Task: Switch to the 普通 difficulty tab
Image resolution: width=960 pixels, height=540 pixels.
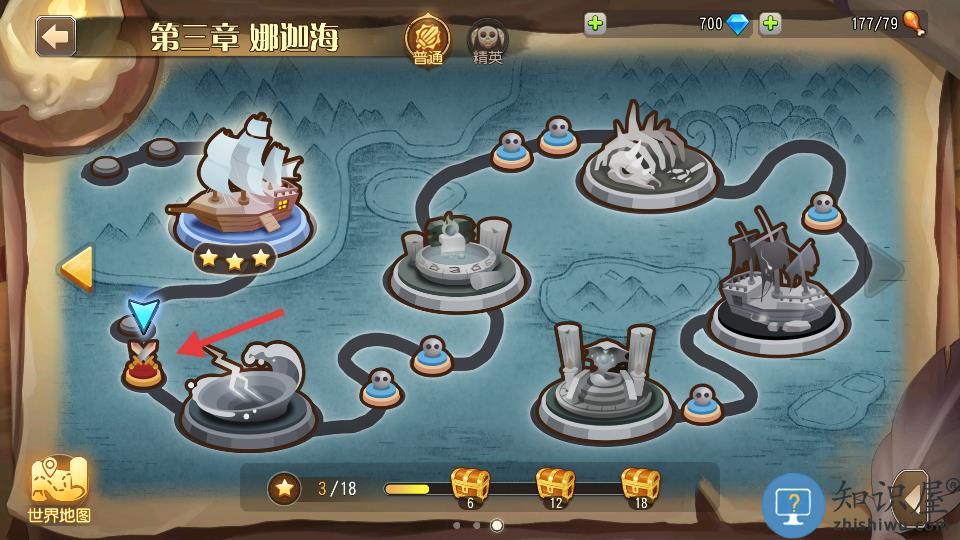Action: 427,40
